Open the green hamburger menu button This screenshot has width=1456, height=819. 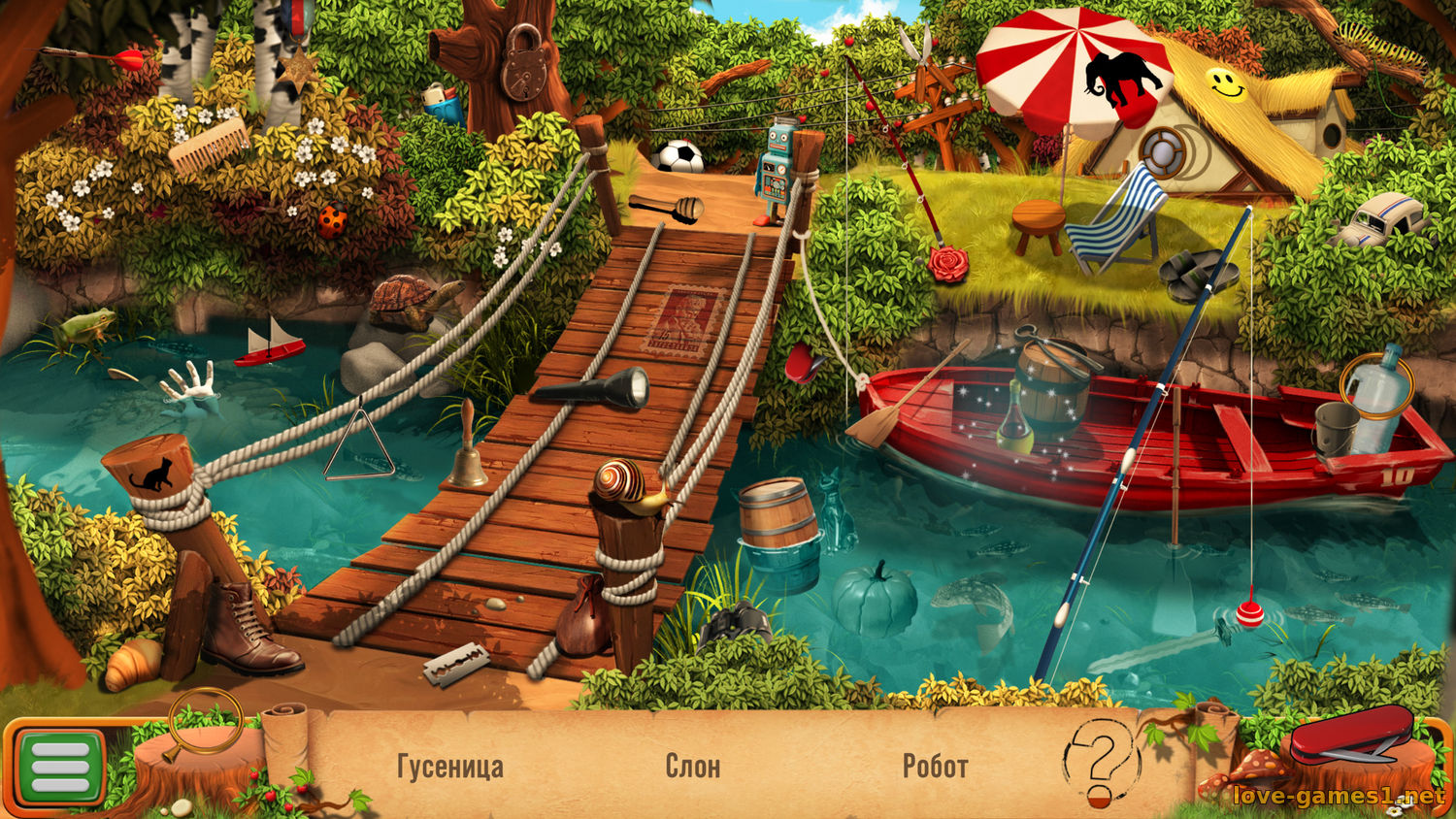(x=60, y=766)
